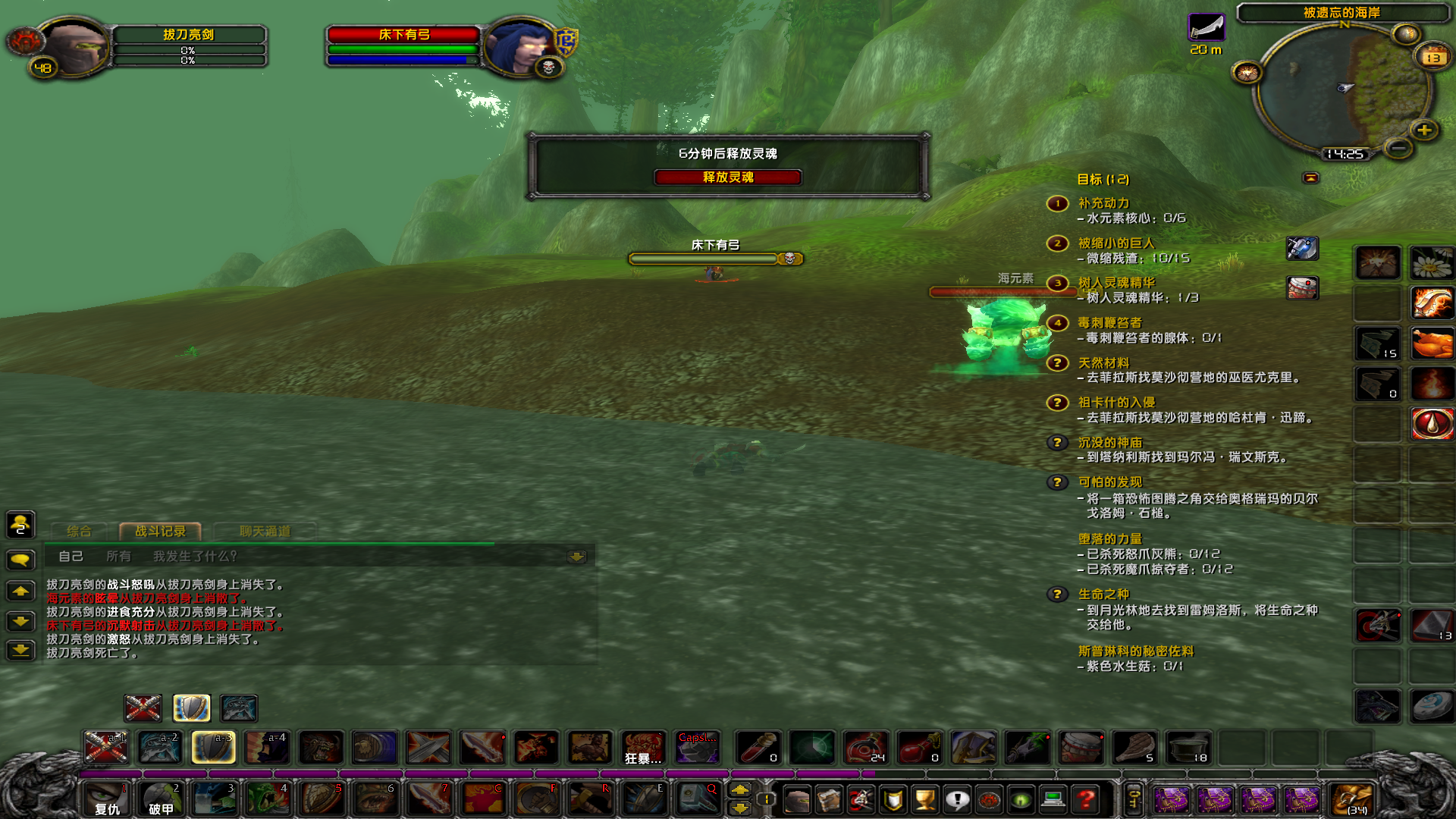The width and height of the screenshot is (1456, 819).
Task: Switch to the 战斗记录 combat log tab
Action: [160, 532]
